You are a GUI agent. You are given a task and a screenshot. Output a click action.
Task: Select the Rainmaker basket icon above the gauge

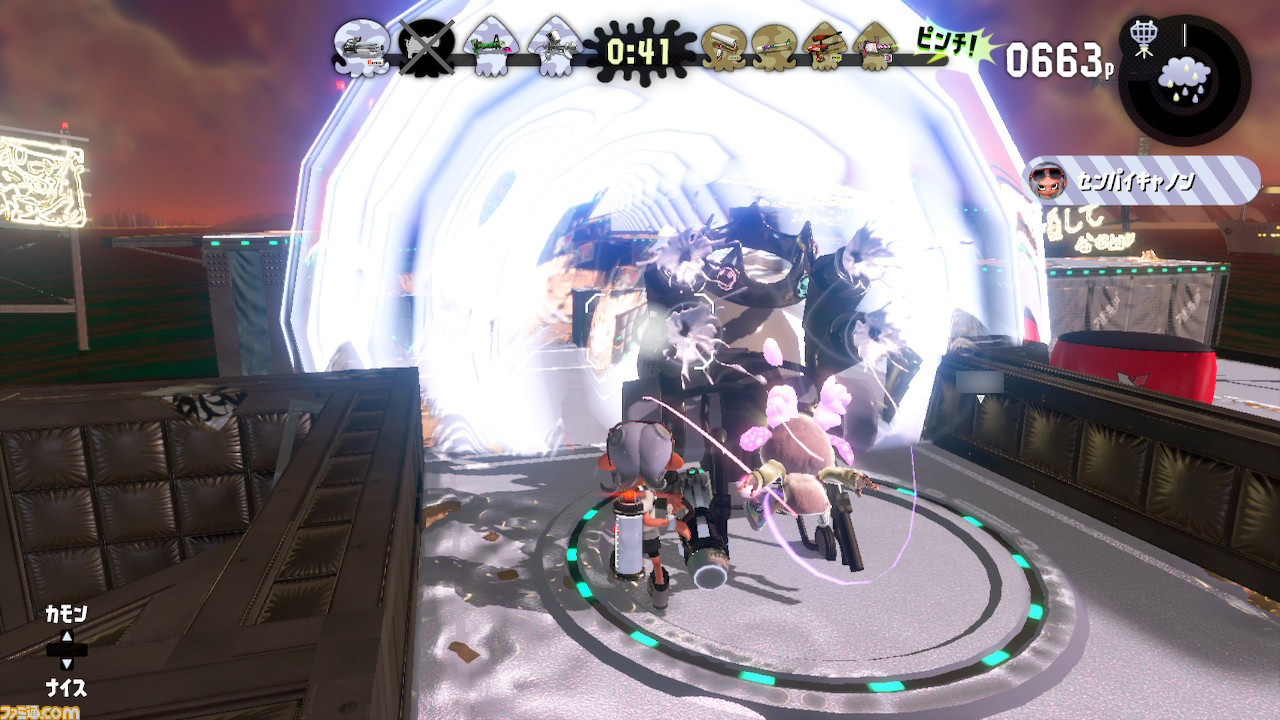(x=1143, y=38)
